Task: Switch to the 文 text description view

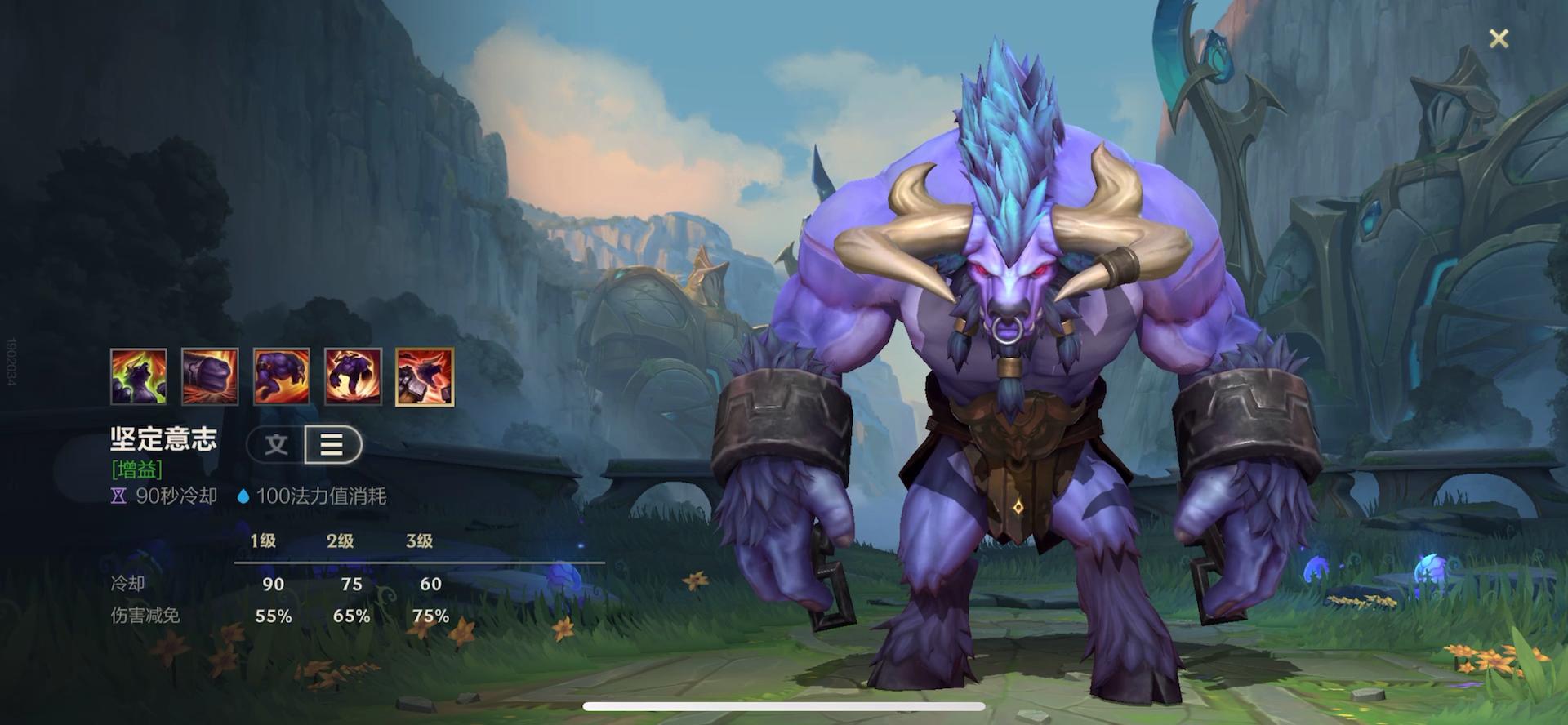Action: click(277, 445)
